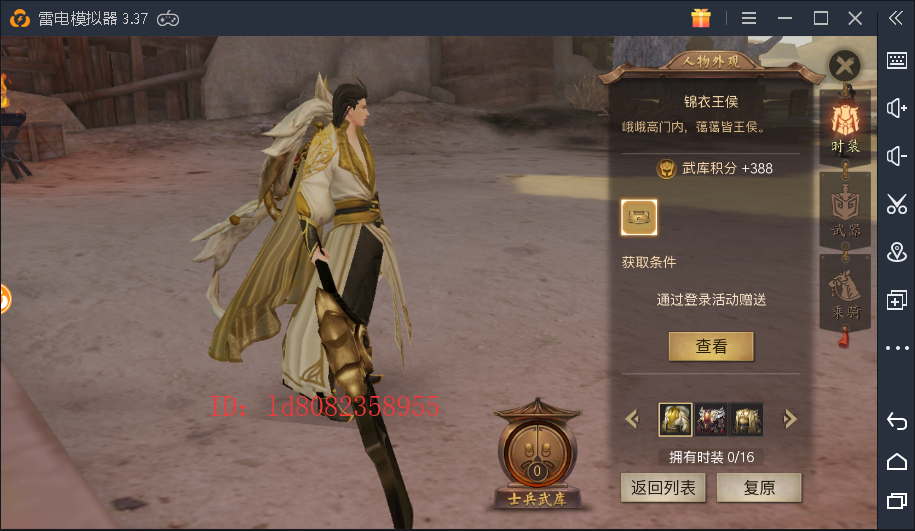Return to list with 返回列表
The image size is (915, 531).
[664, 488]
